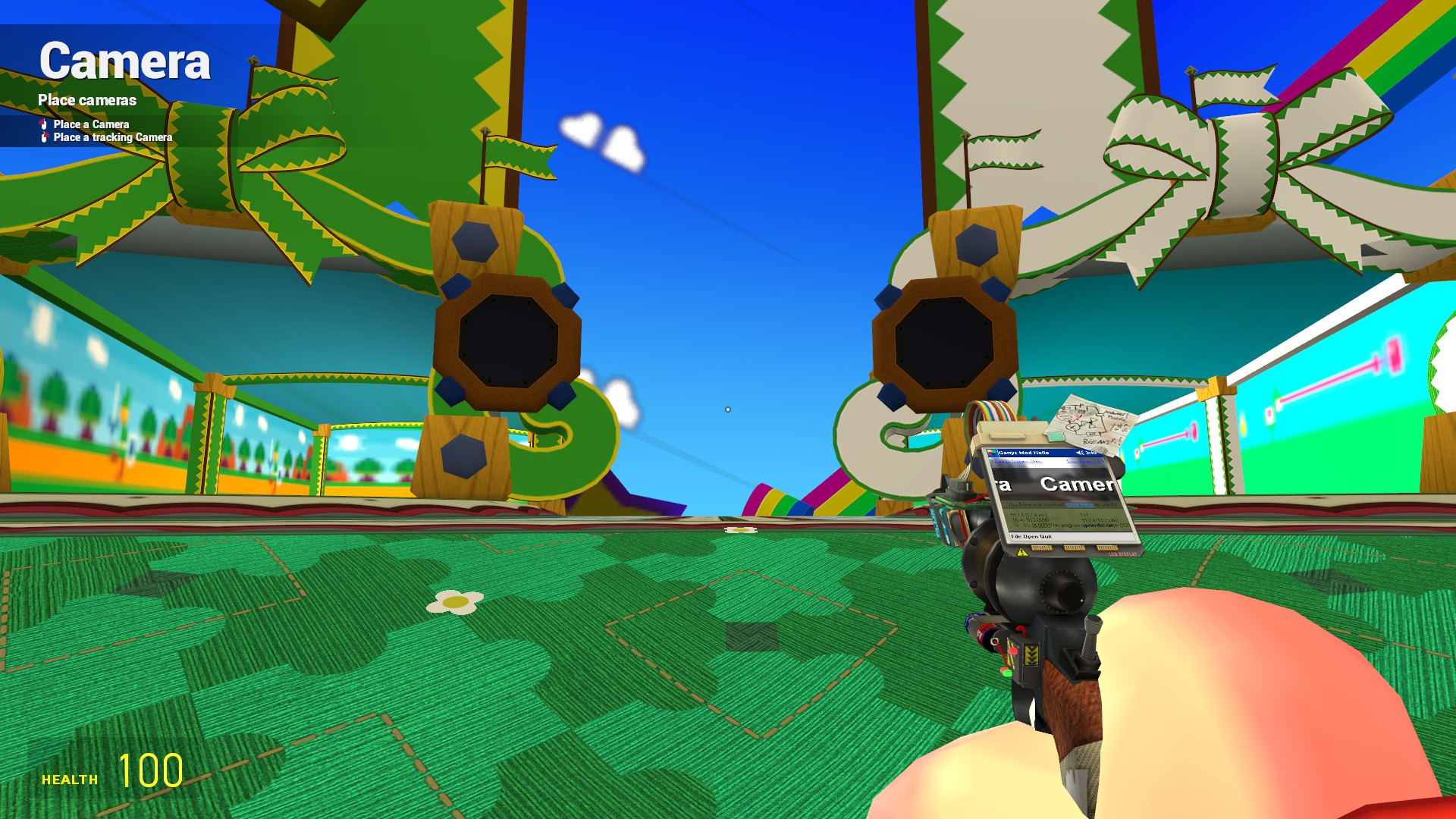Click the mouse icon beside Place a Camera
Image resolution: width=1456 pixels, height=819 pixels.
point(43,124)
